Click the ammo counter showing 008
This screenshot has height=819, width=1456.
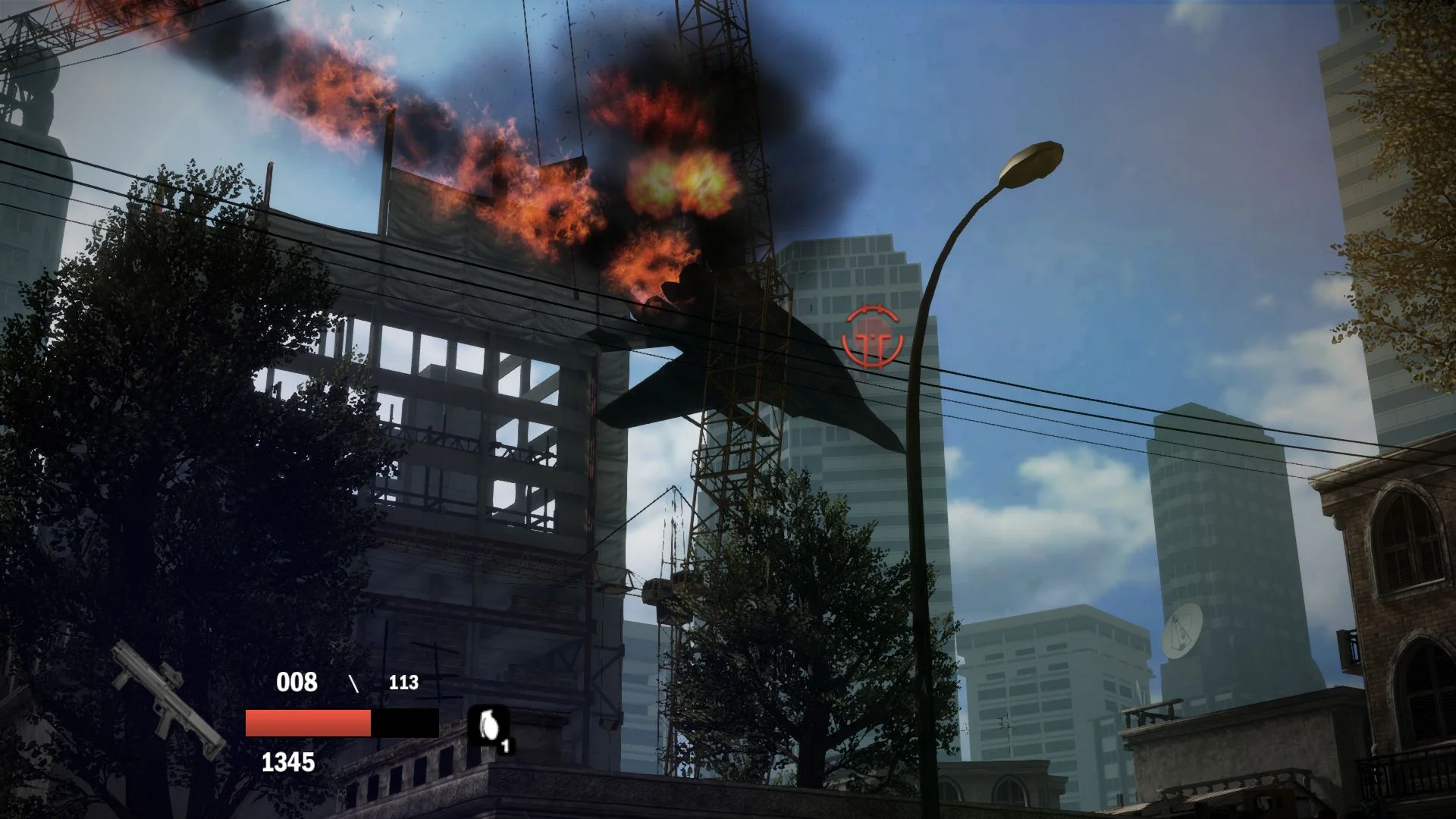[x=297, y=682]
